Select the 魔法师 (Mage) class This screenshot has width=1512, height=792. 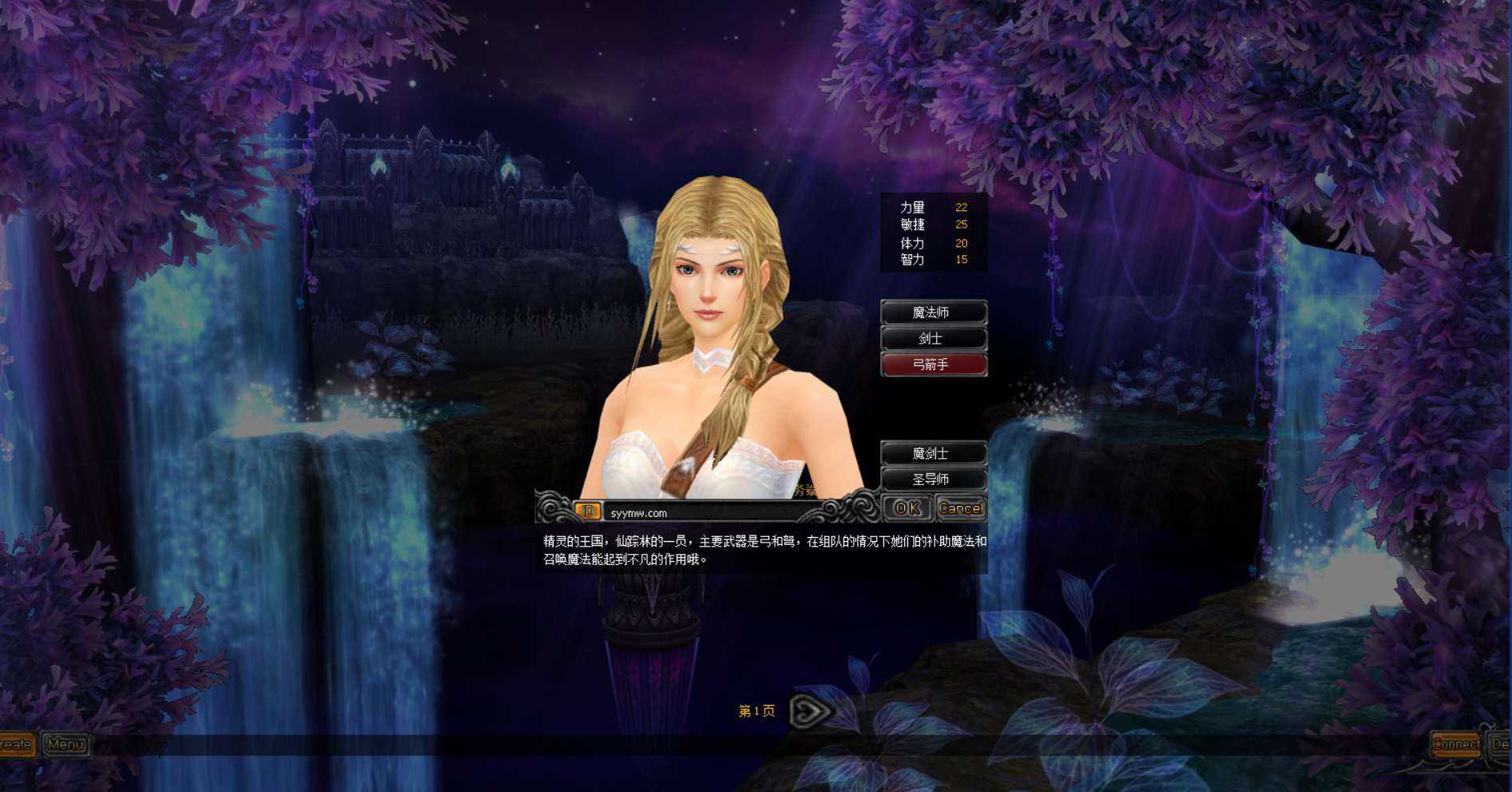click(934, 312)
